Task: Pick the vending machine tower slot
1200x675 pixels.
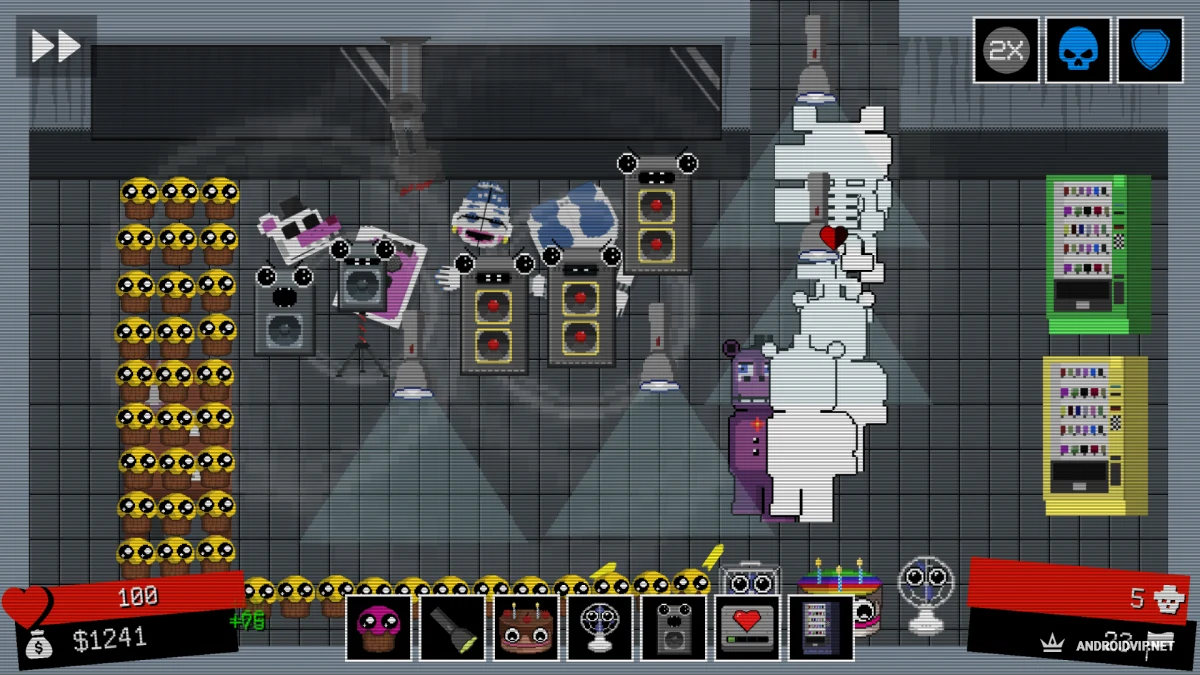Action: 821,628
